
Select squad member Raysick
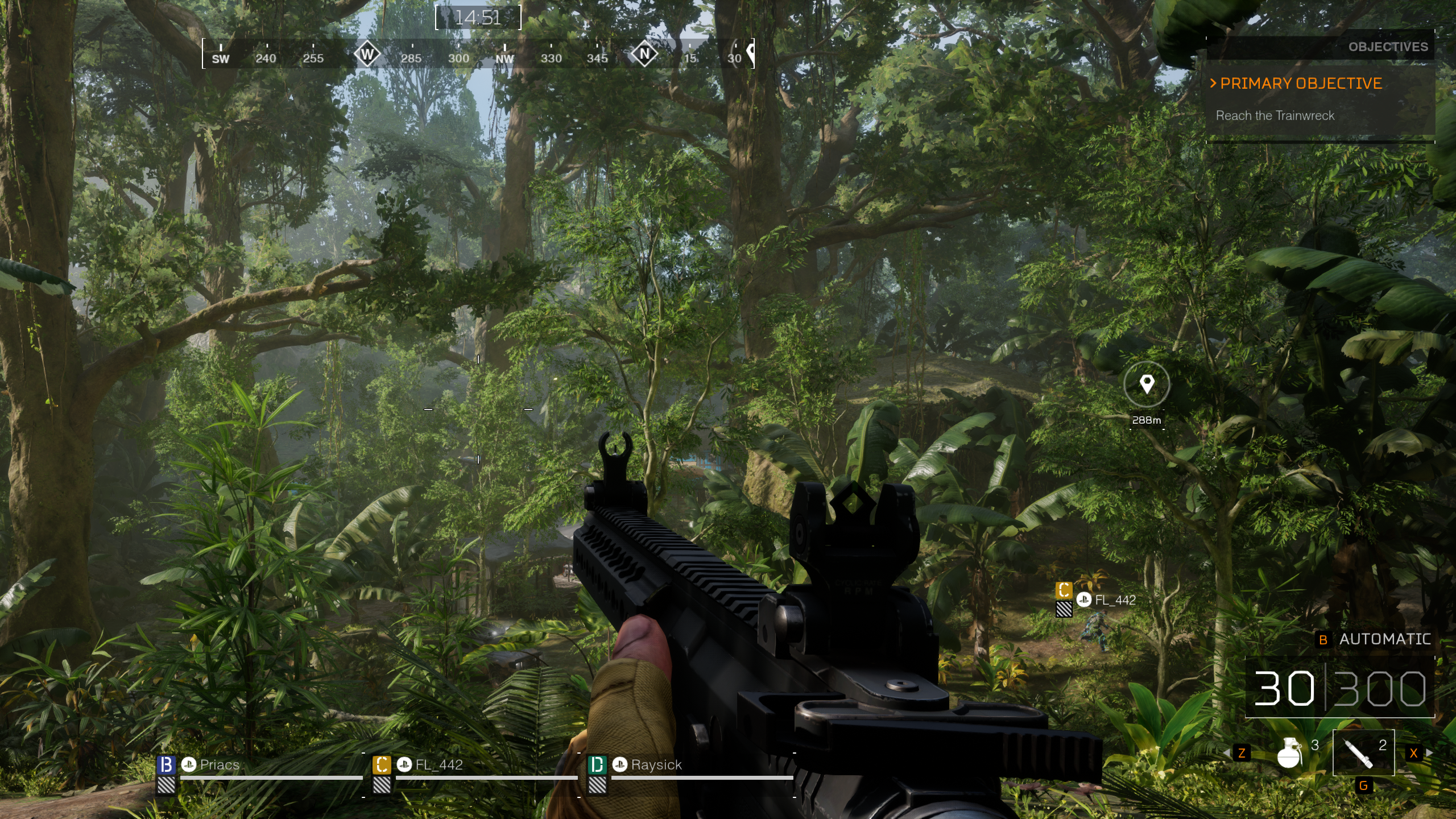(x=656, y=765)
